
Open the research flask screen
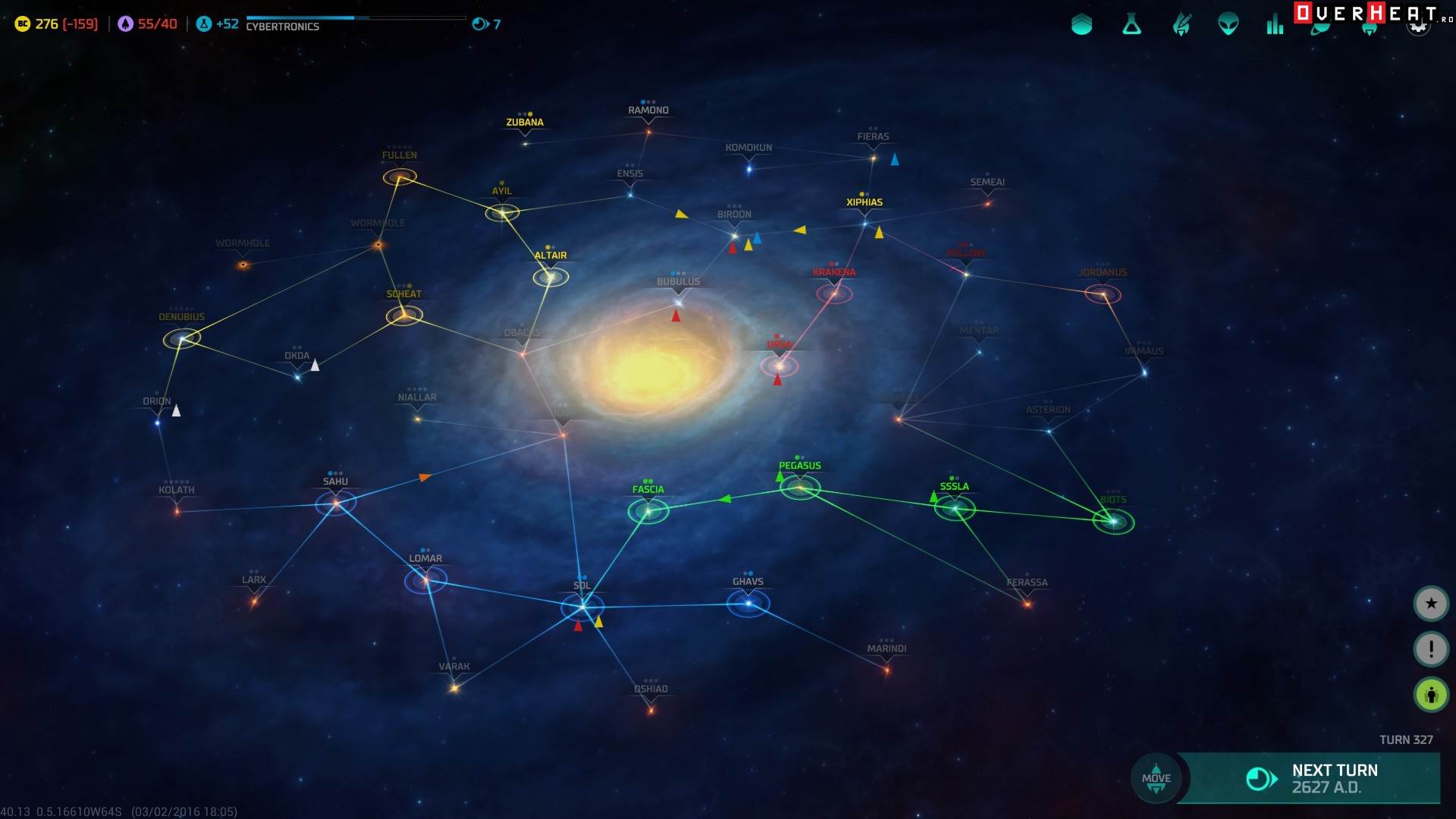(1131, 25)
